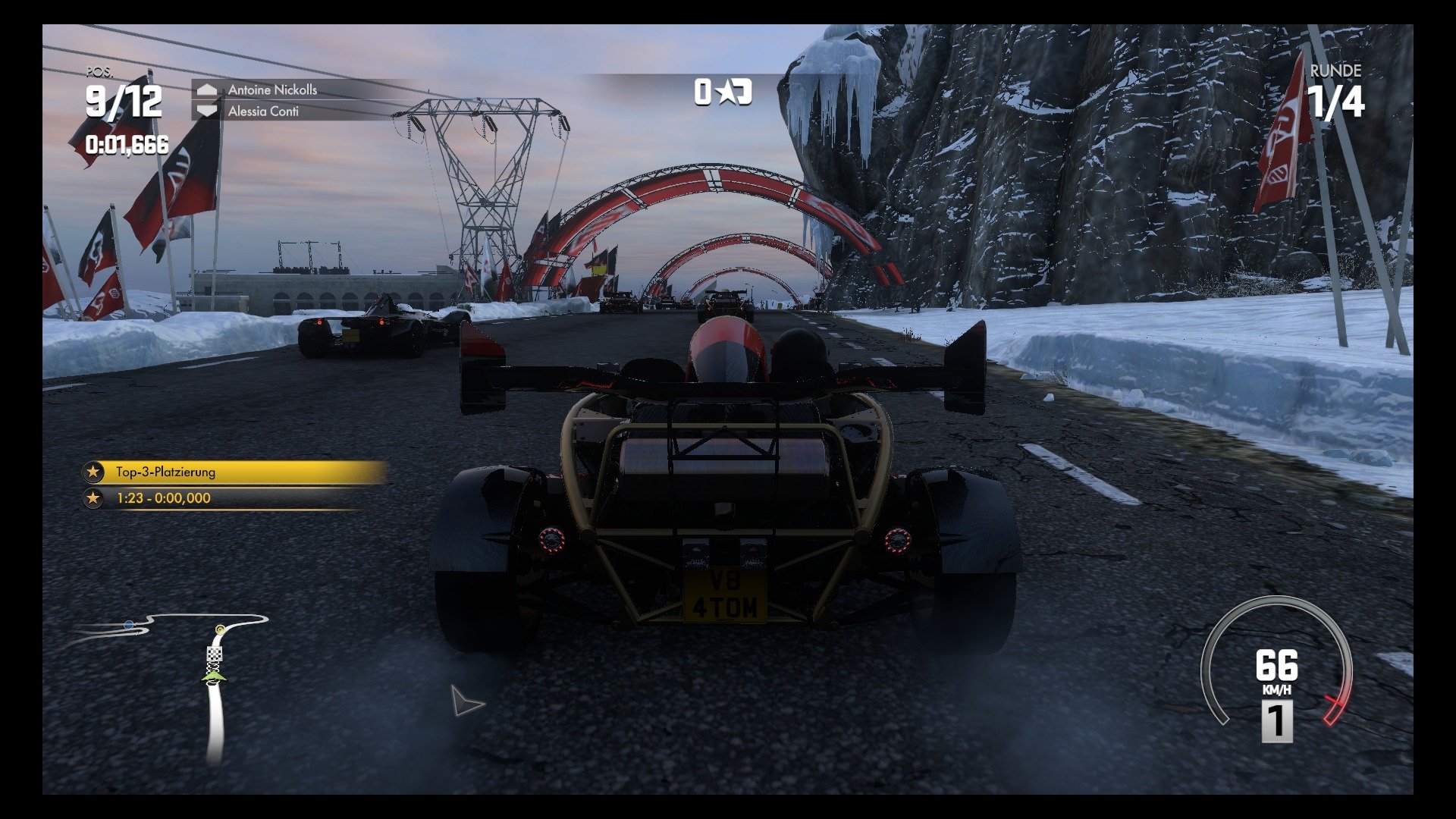Click the star beside the 1:23 objective
1456x819 pixels.
click(93, 499)
